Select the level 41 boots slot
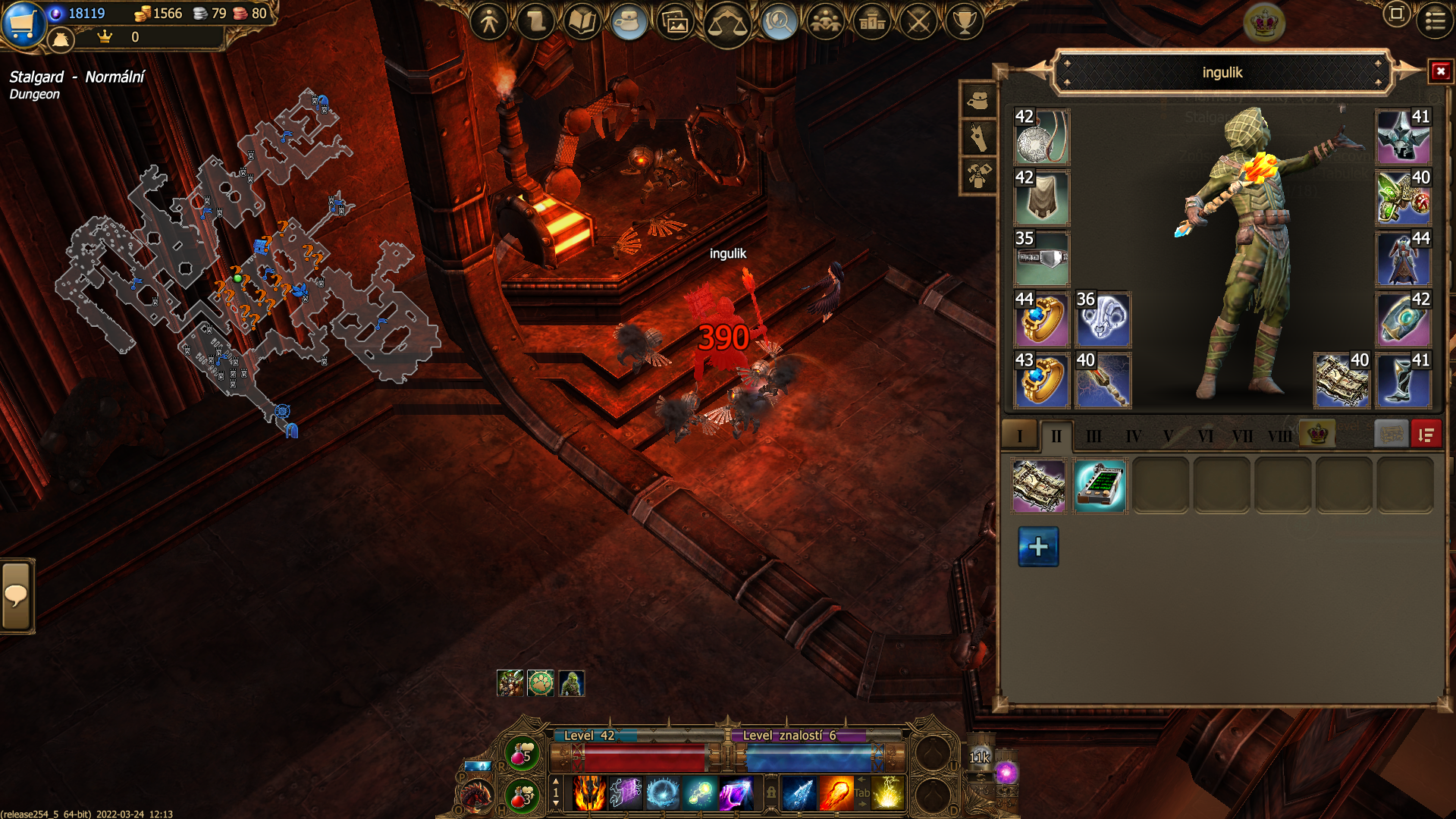The width and height of the screenshot is (1456, 819). (1403, 380)
